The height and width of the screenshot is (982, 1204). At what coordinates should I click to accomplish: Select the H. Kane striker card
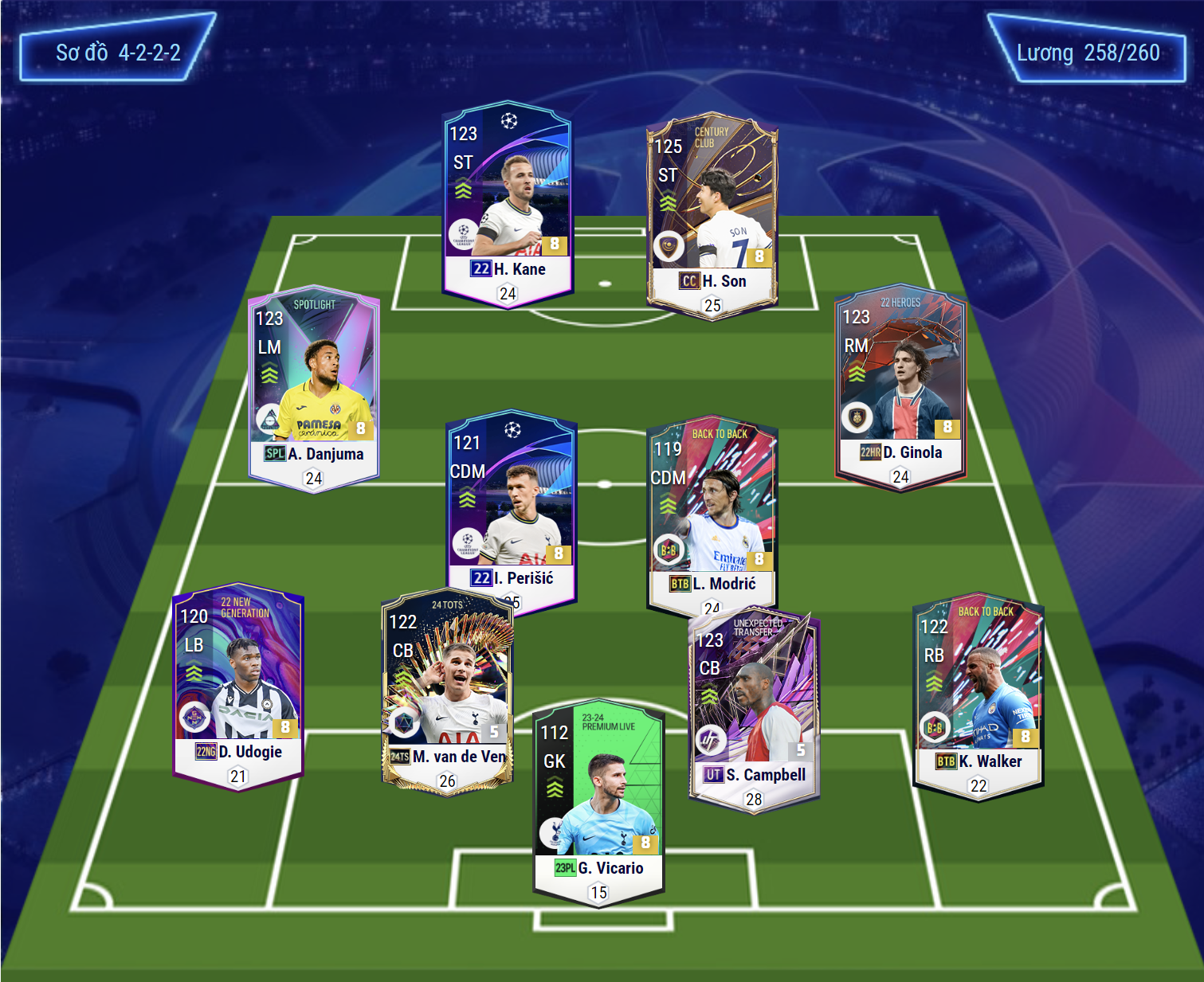(x=507, y=203)
